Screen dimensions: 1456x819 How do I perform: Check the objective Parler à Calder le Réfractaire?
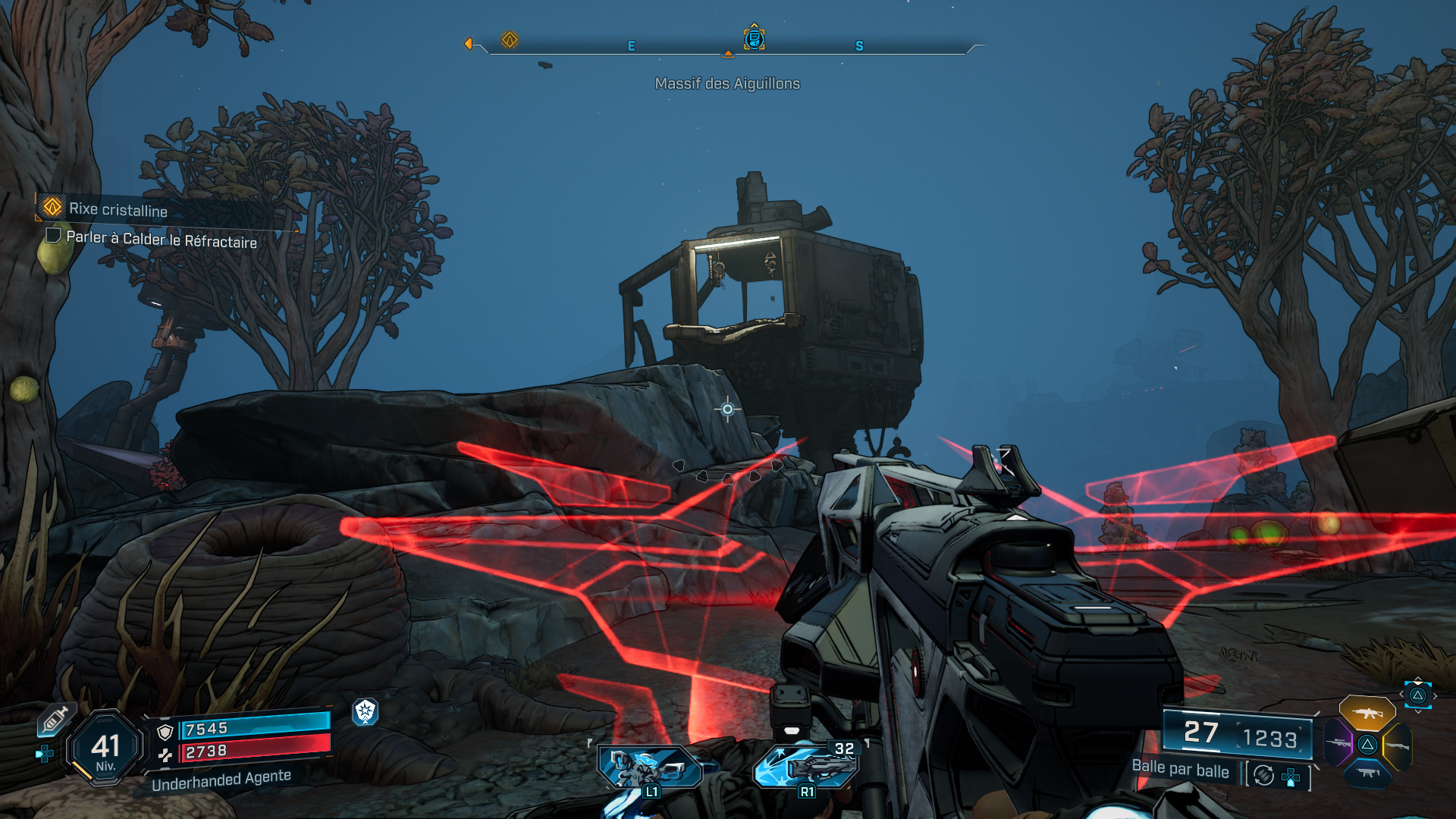53,235
